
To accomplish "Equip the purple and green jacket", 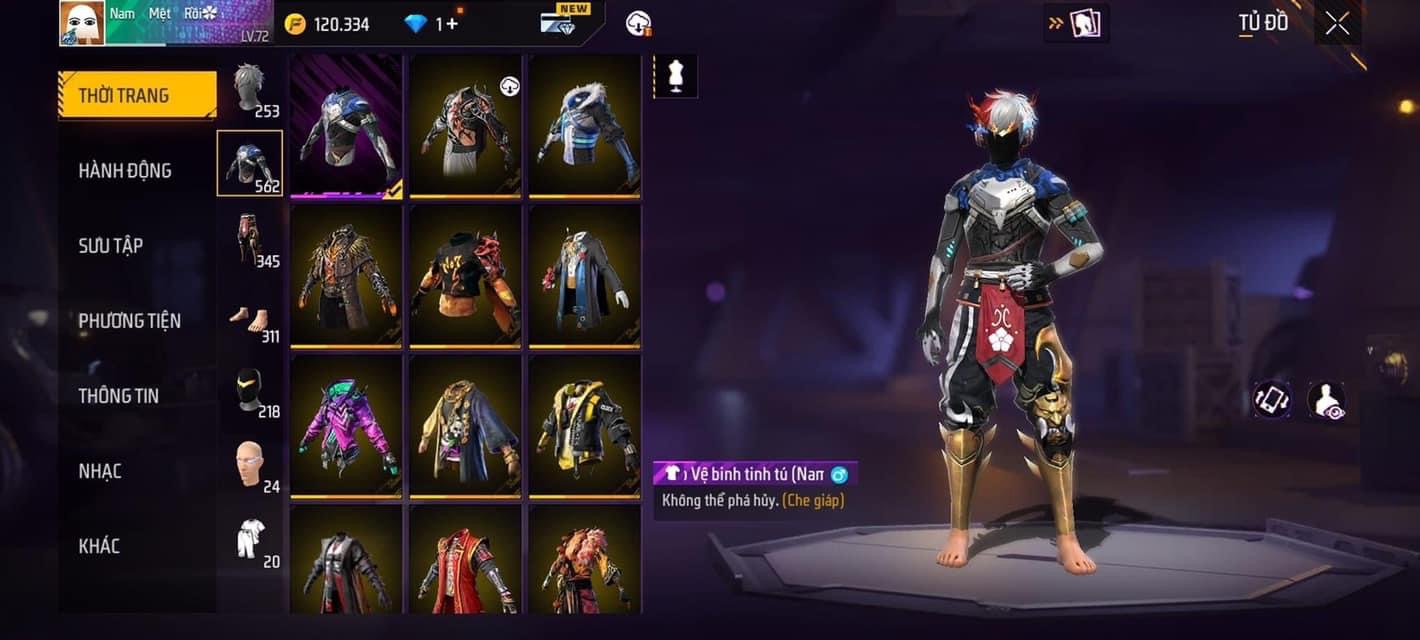I will (346, 425).
